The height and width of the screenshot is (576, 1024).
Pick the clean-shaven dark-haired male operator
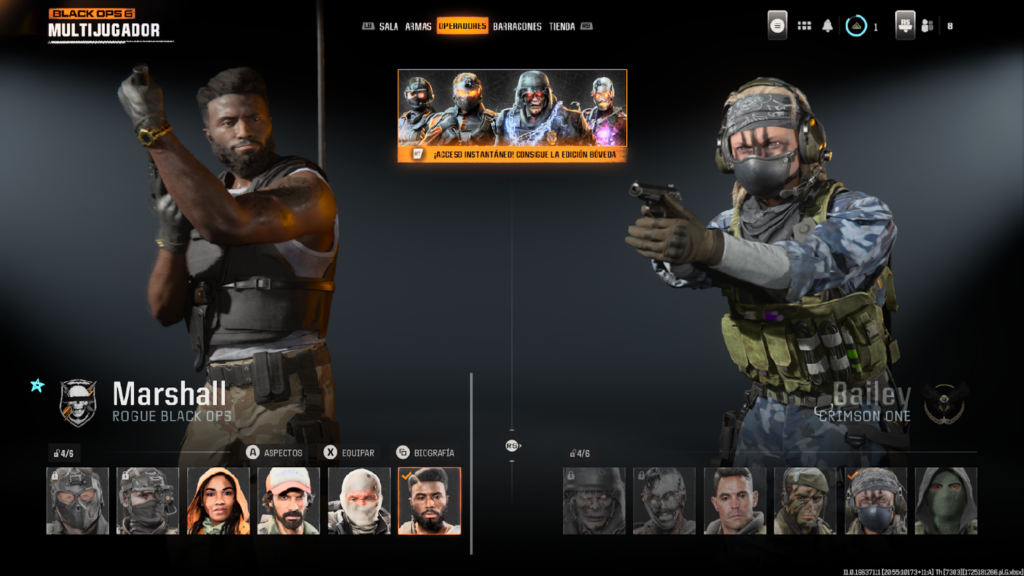[735, 500]
